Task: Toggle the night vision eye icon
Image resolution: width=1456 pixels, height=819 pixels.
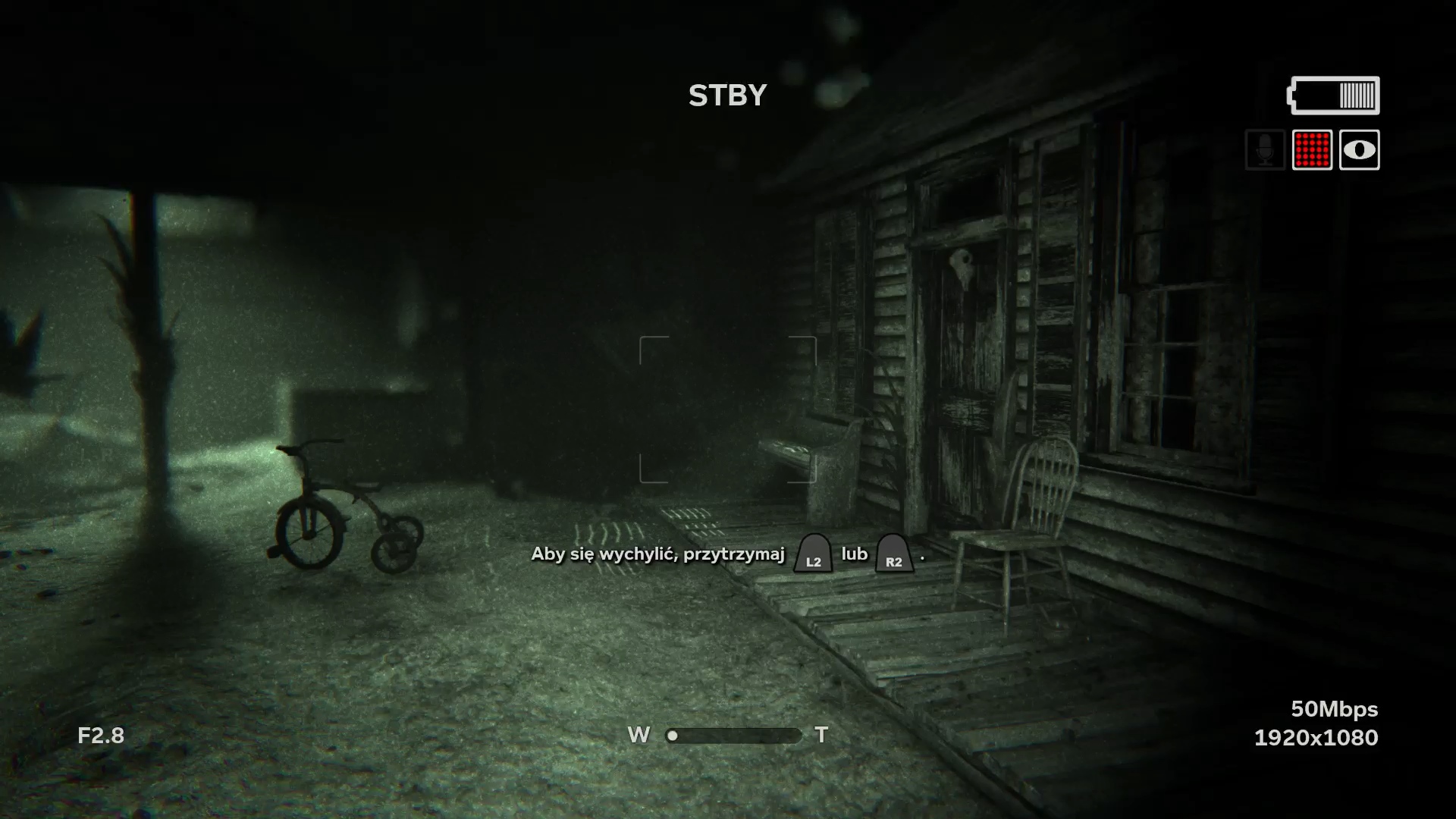Action: (1359, 150)
